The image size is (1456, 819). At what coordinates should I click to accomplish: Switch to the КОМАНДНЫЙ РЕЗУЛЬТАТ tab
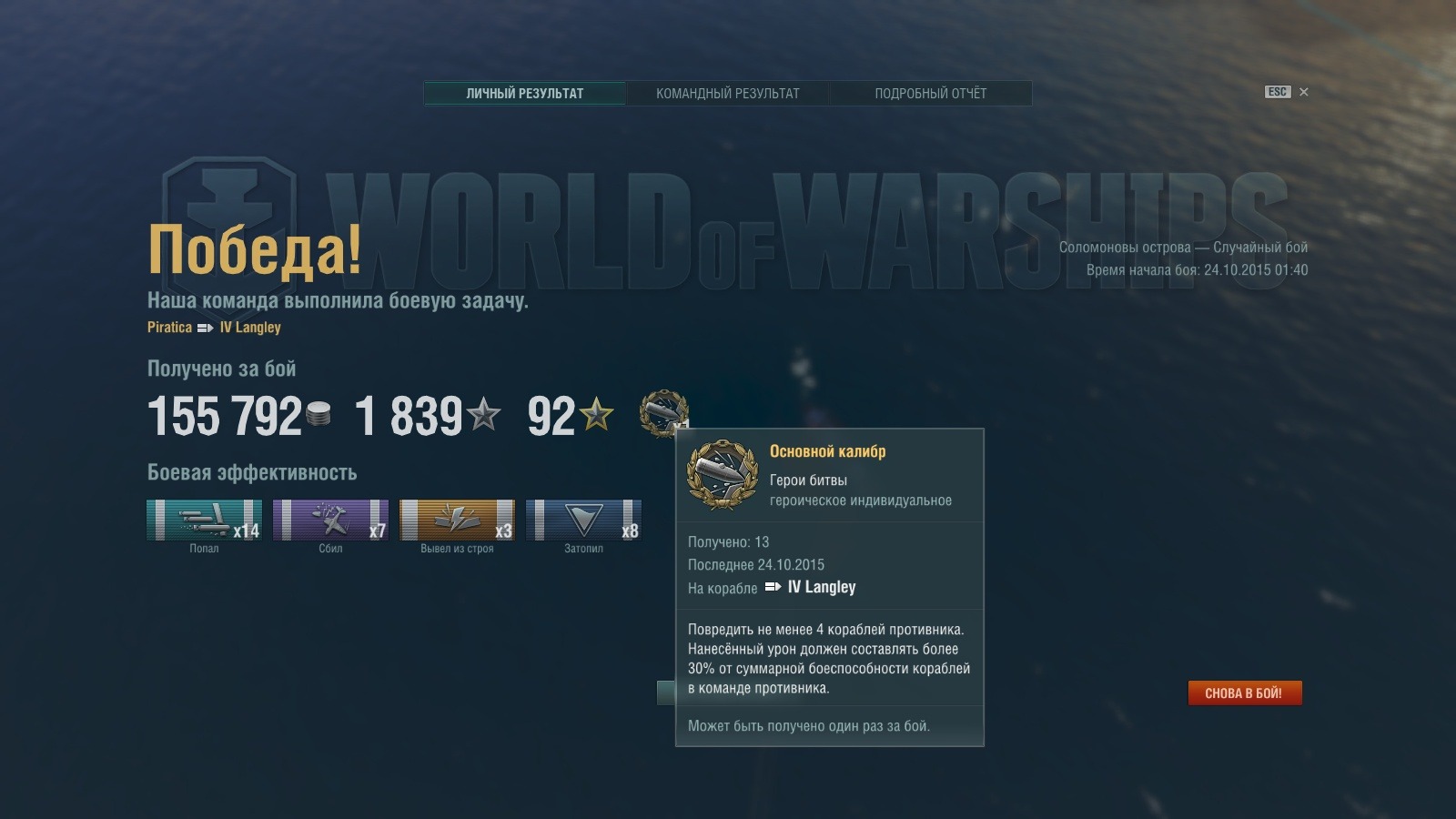pyautogui.click(x=726, y=93)
